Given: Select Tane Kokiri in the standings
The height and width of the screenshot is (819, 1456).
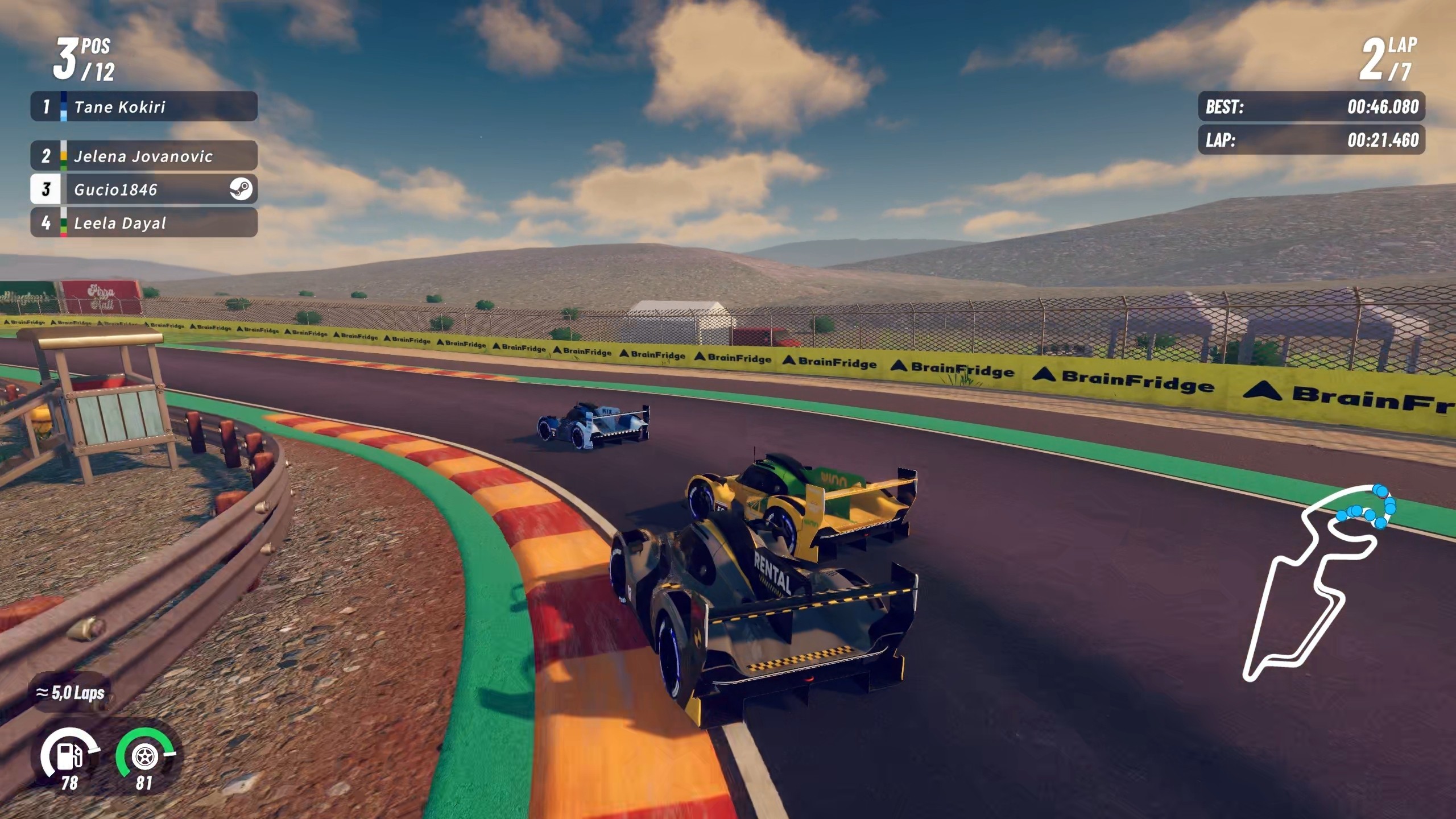Looking at the screenshot, I should pyautogui.click(x=143, y=106).
